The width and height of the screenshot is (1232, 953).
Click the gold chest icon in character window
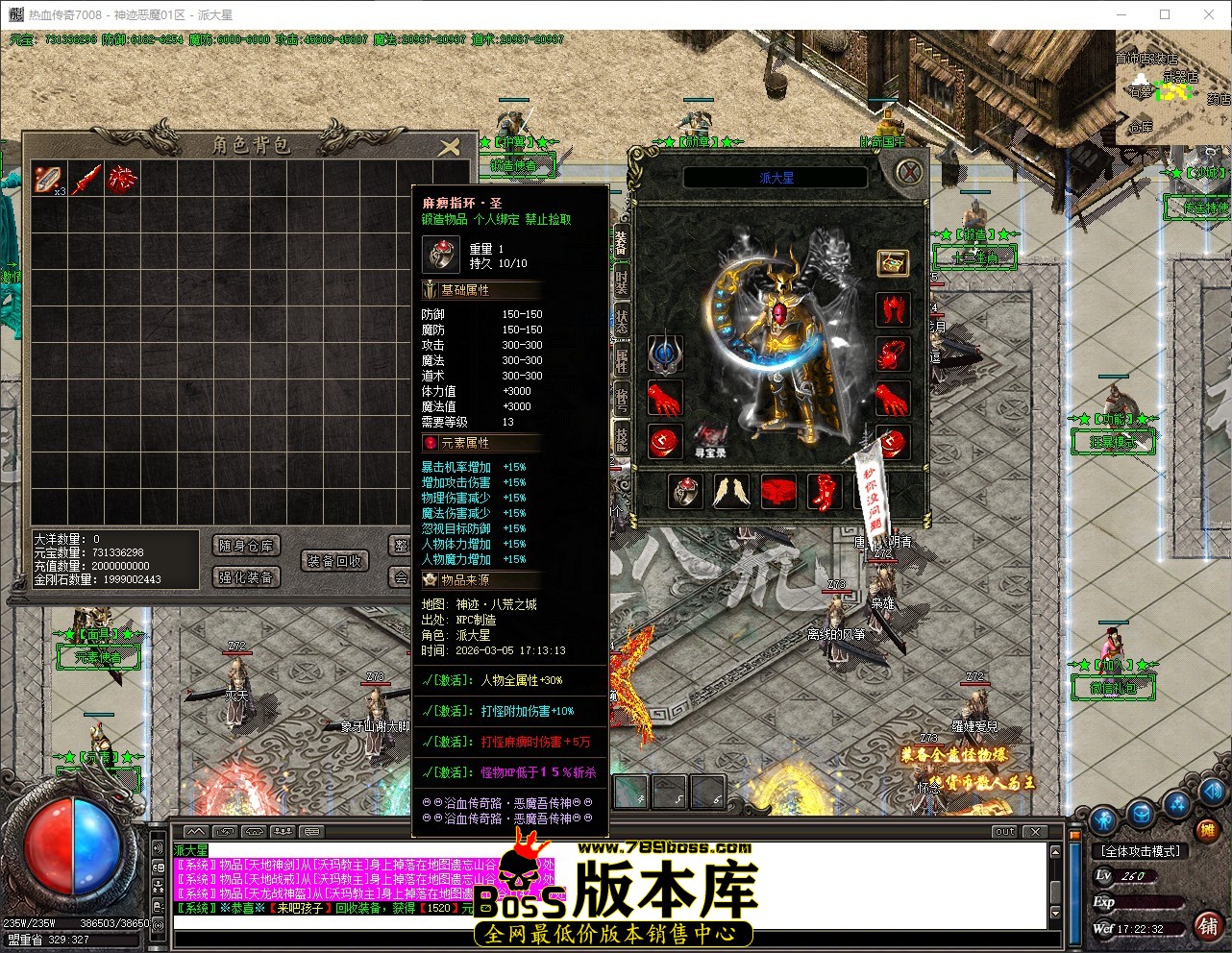point(892,262)
